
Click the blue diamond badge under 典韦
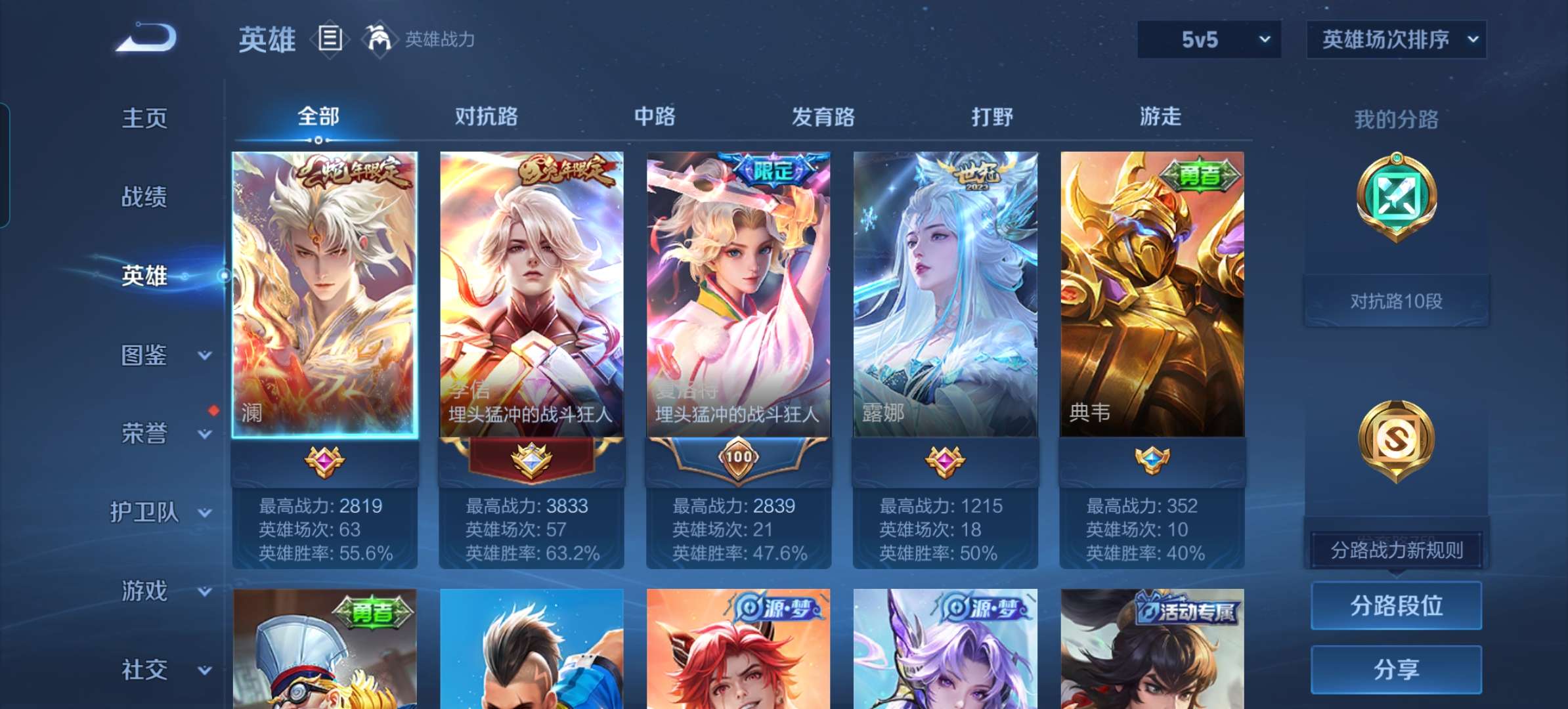1151,460
